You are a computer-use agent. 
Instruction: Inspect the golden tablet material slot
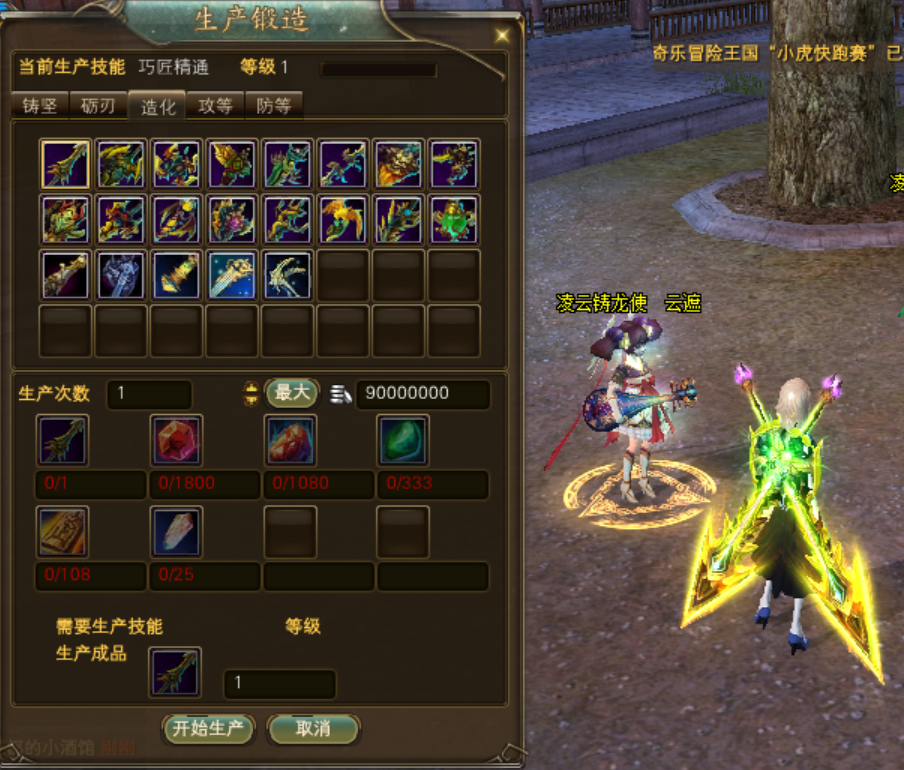pos(63,532)
